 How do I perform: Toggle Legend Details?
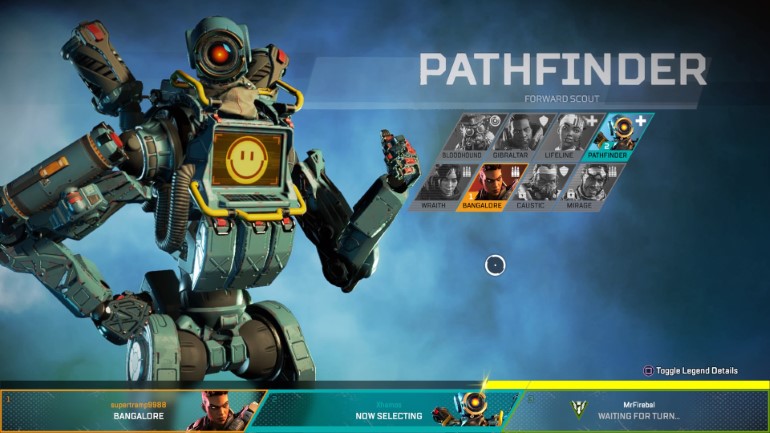(691, 371)
